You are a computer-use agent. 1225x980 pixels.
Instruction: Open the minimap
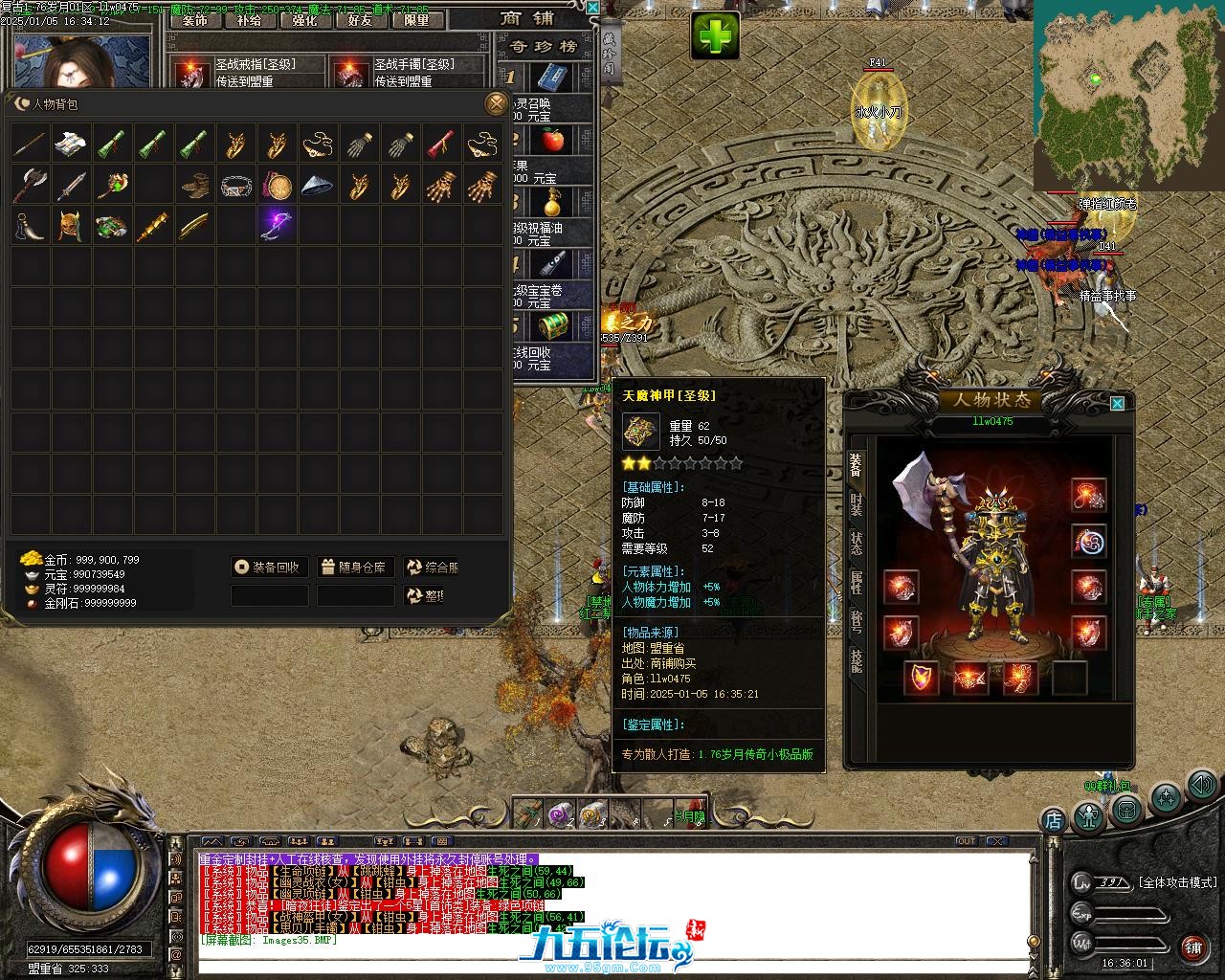1127,94
